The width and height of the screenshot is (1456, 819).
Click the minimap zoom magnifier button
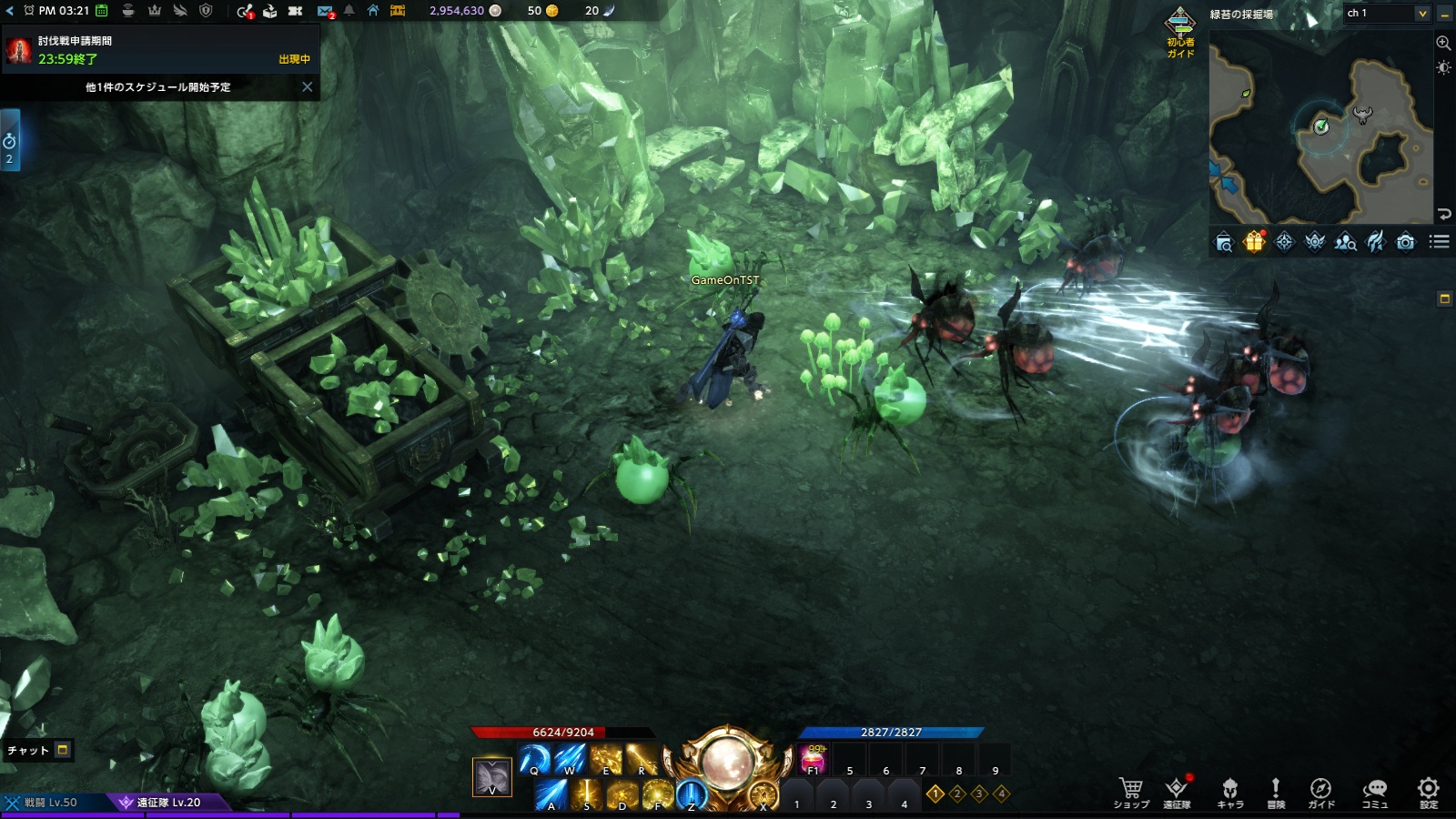(1443, 43)
